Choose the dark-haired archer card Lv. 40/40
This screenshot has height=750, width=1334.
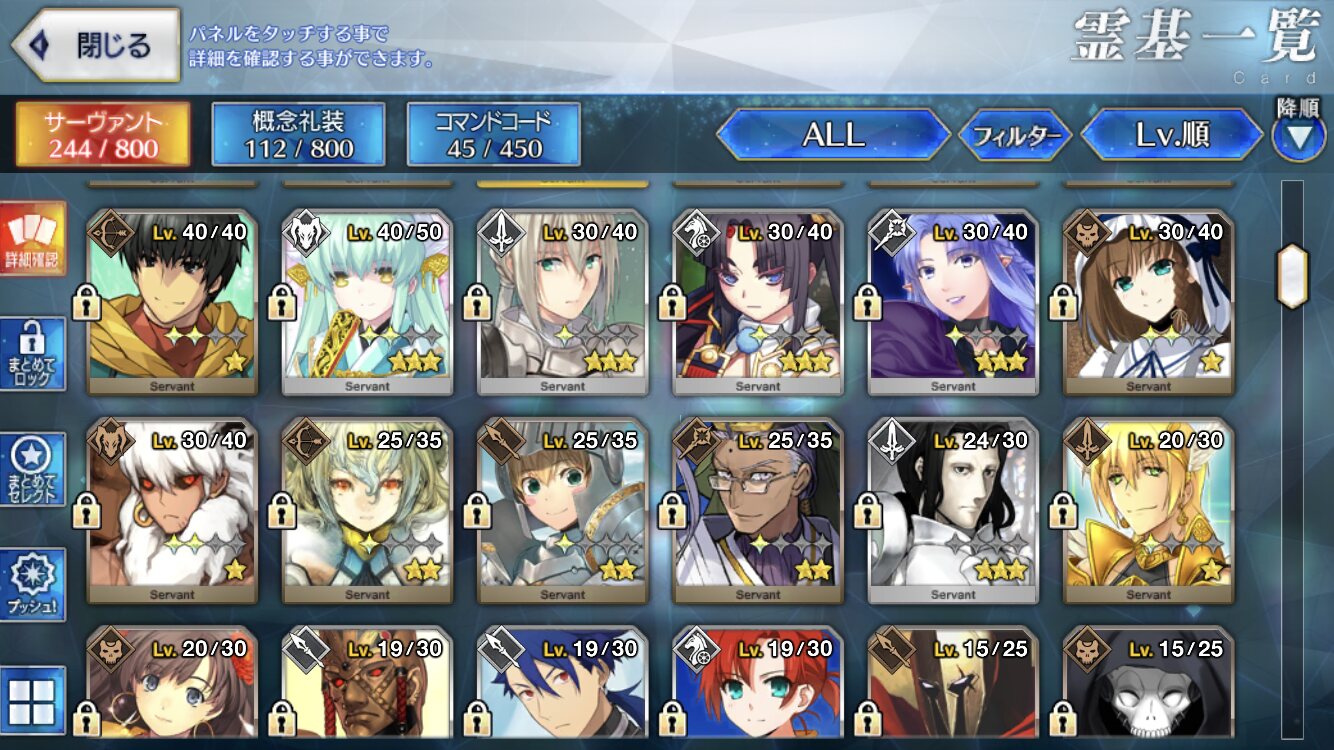tap(172, 302)
